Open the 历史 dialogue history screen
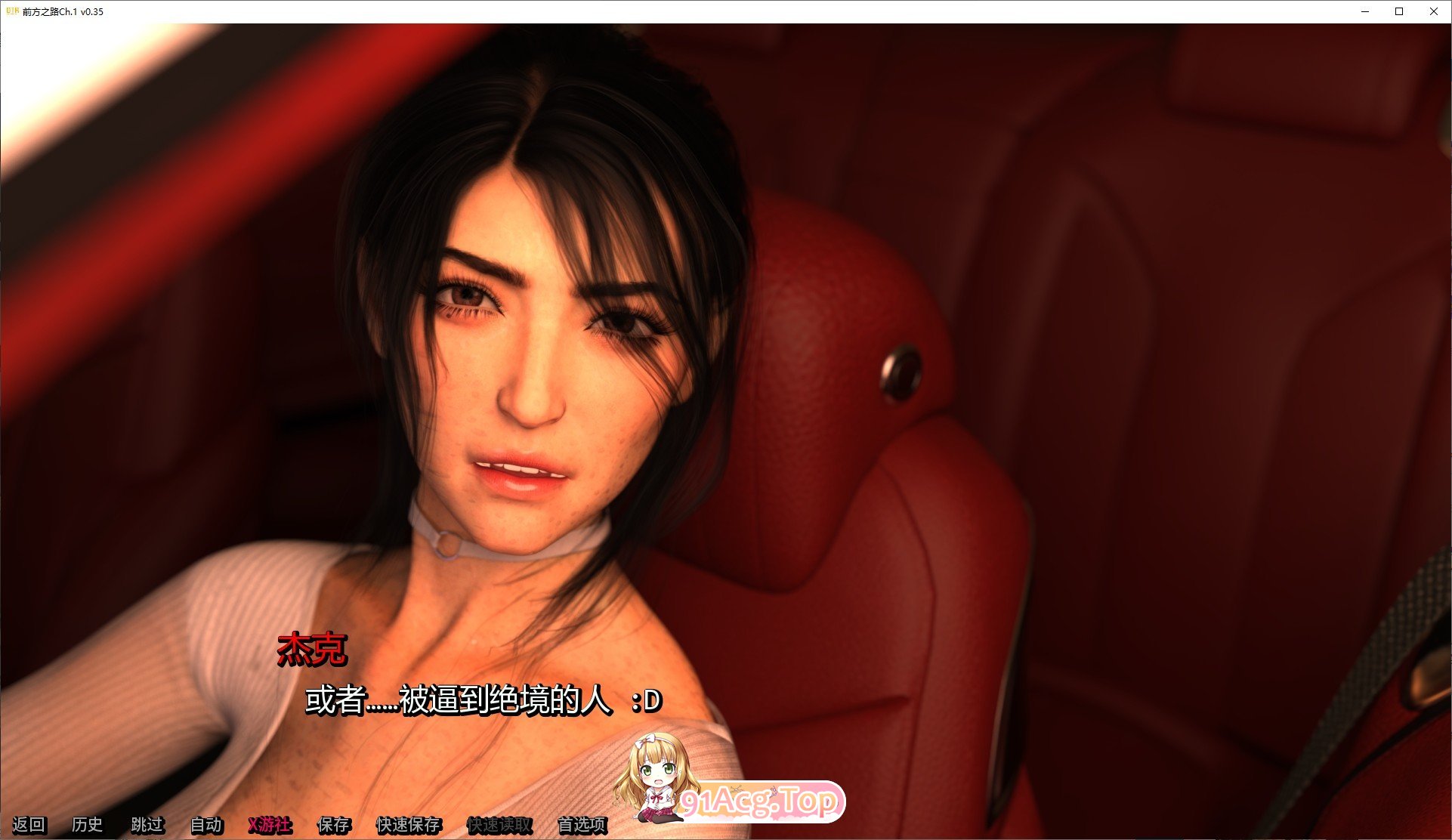This screenshot has width=1452, height=840. tap(88, 826)
